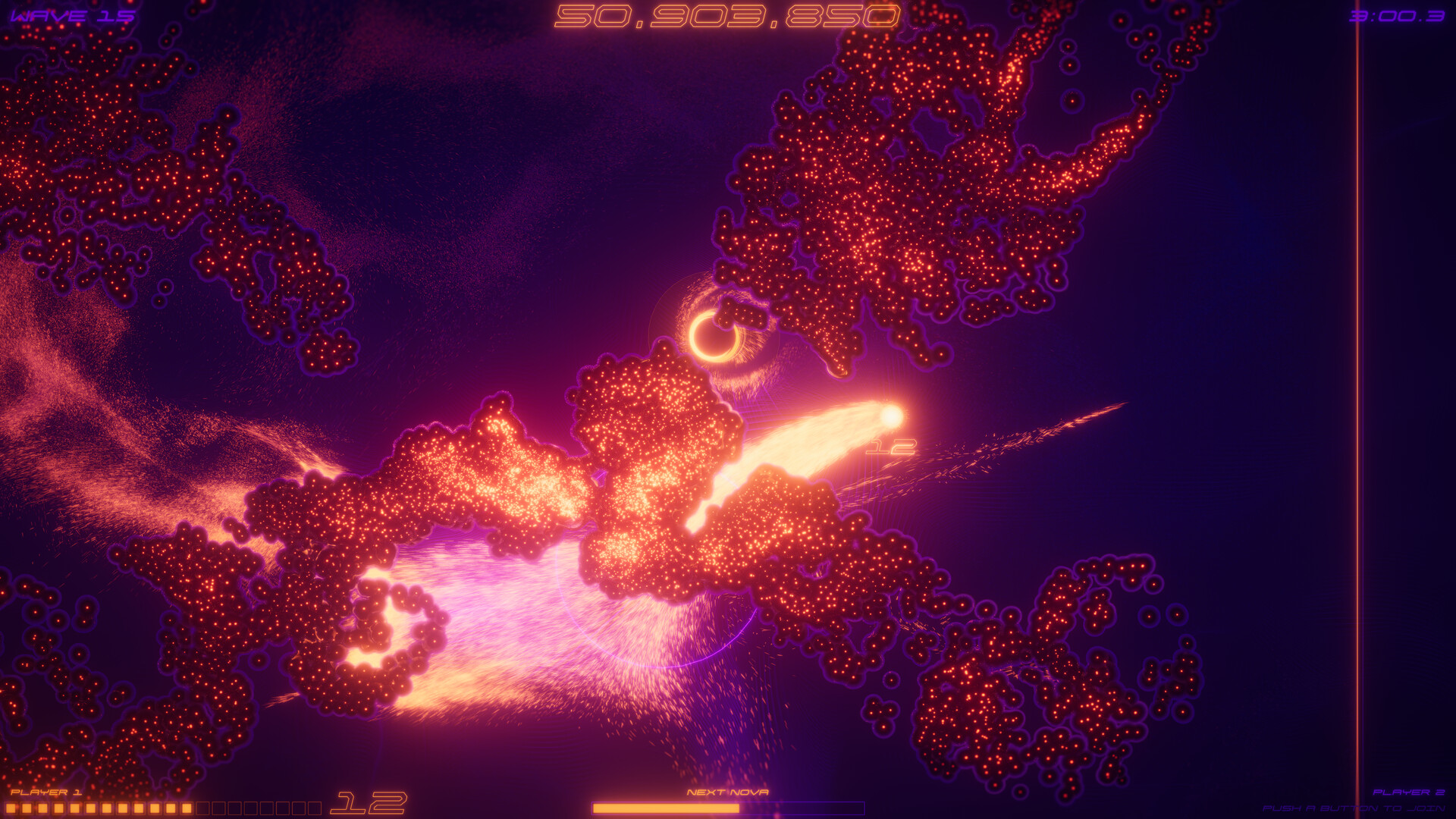Expand the PLAYER 1 status panel
Image resolution: width=1456 pixels, height=819 pixels.
pos(45,791)
